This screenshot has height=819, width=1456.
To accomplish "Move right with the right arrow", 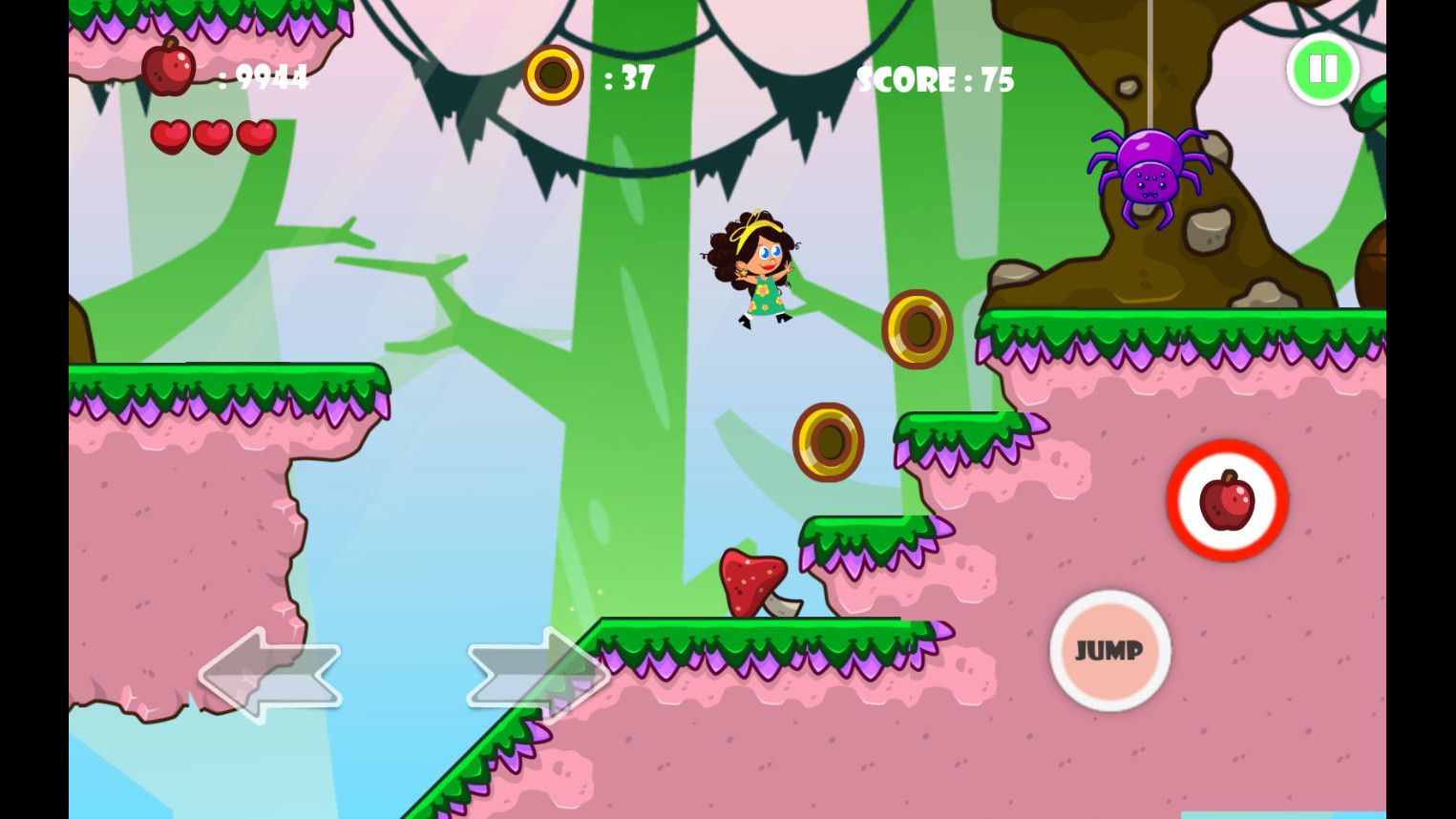I will (x=538, y=674).
